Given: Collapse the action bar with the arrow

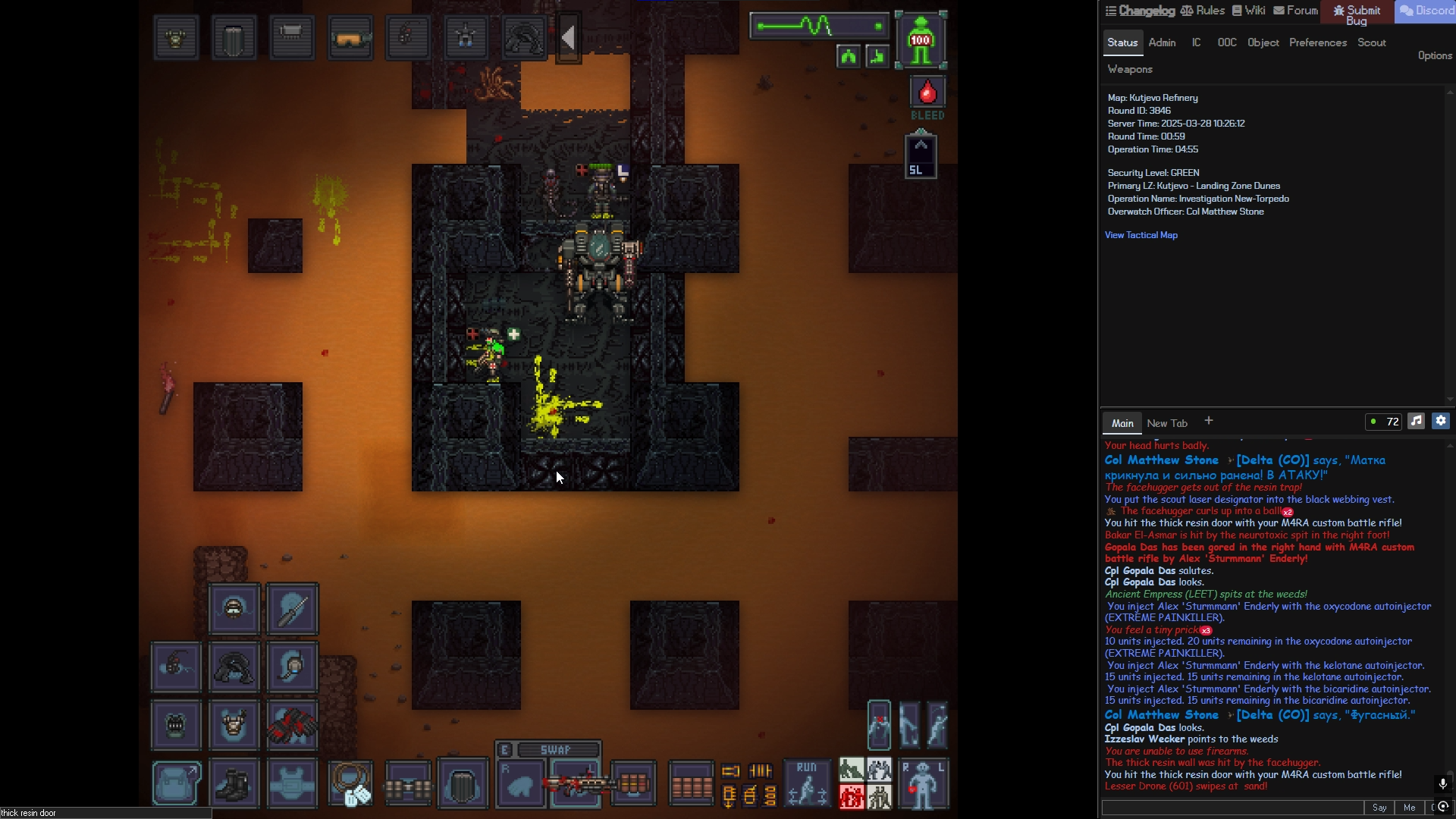Looking at the screenshot, I should tap(569, 38).
